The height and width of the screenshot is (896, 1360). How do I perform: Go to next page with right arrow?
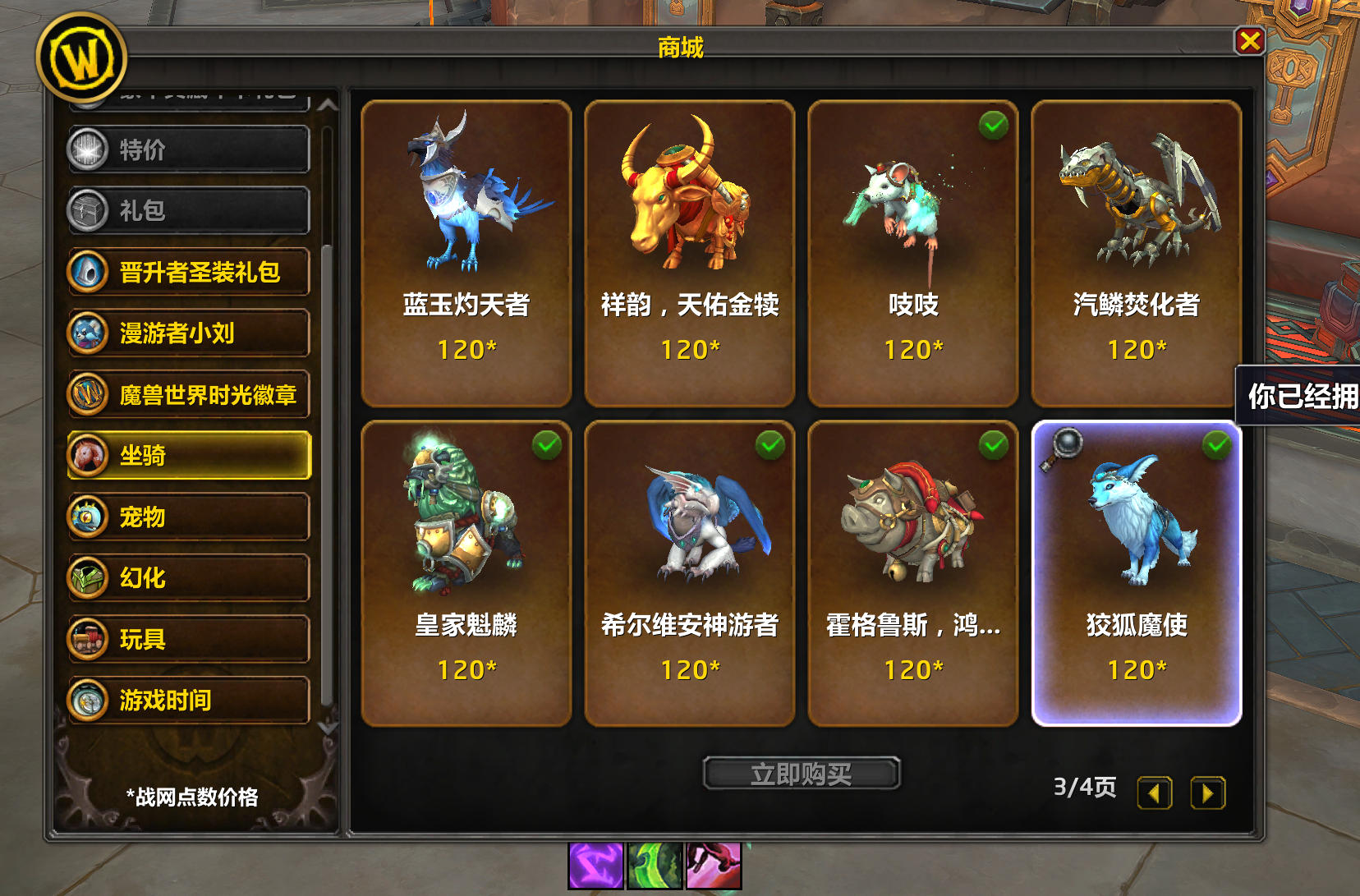click(x=1207, y=793)
